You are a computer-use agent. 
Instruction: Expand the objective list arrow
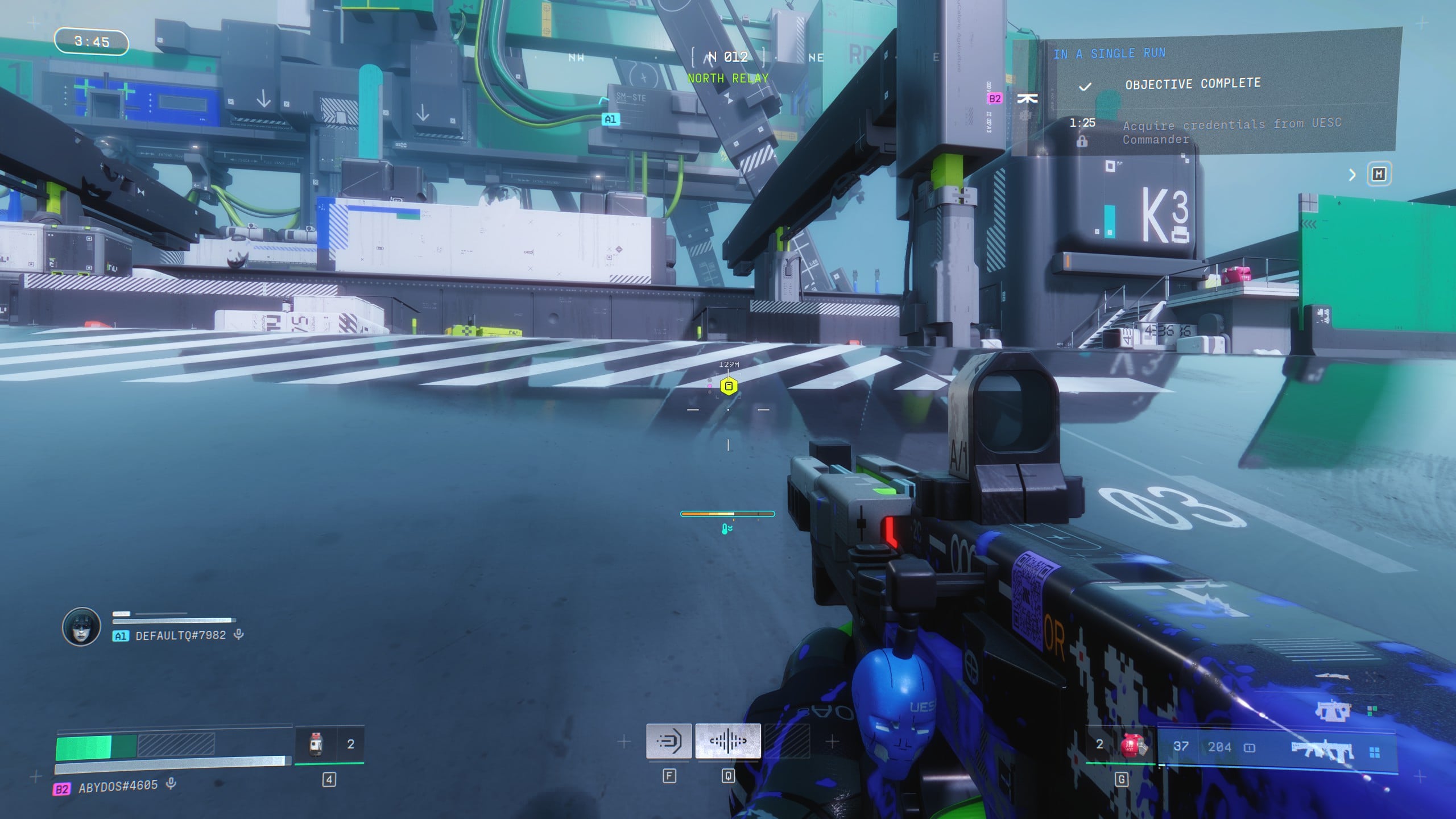click(1352, 175)
